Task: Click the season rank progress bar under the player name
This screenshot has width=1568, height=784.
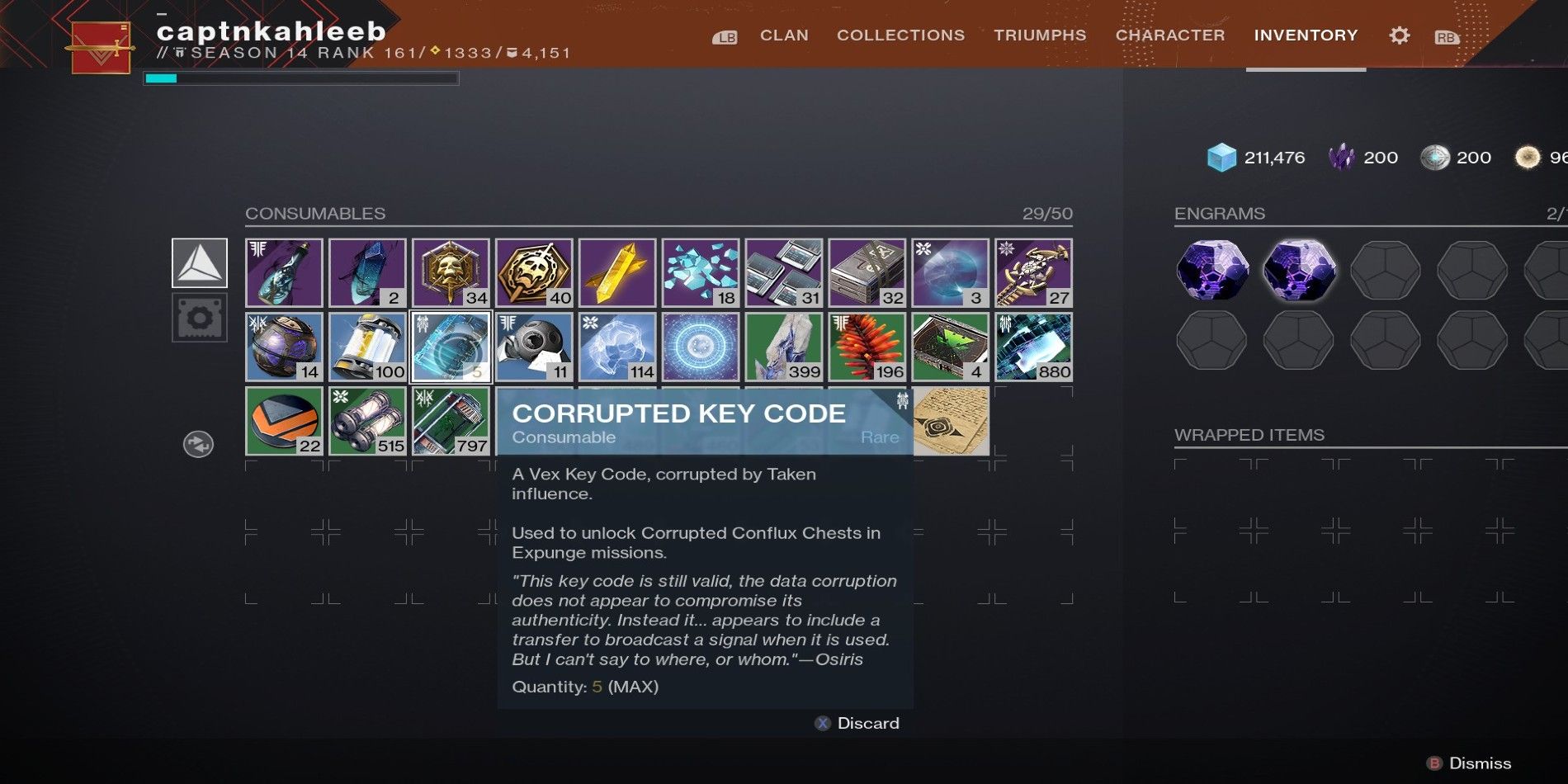Action: (x=301, y=78)
